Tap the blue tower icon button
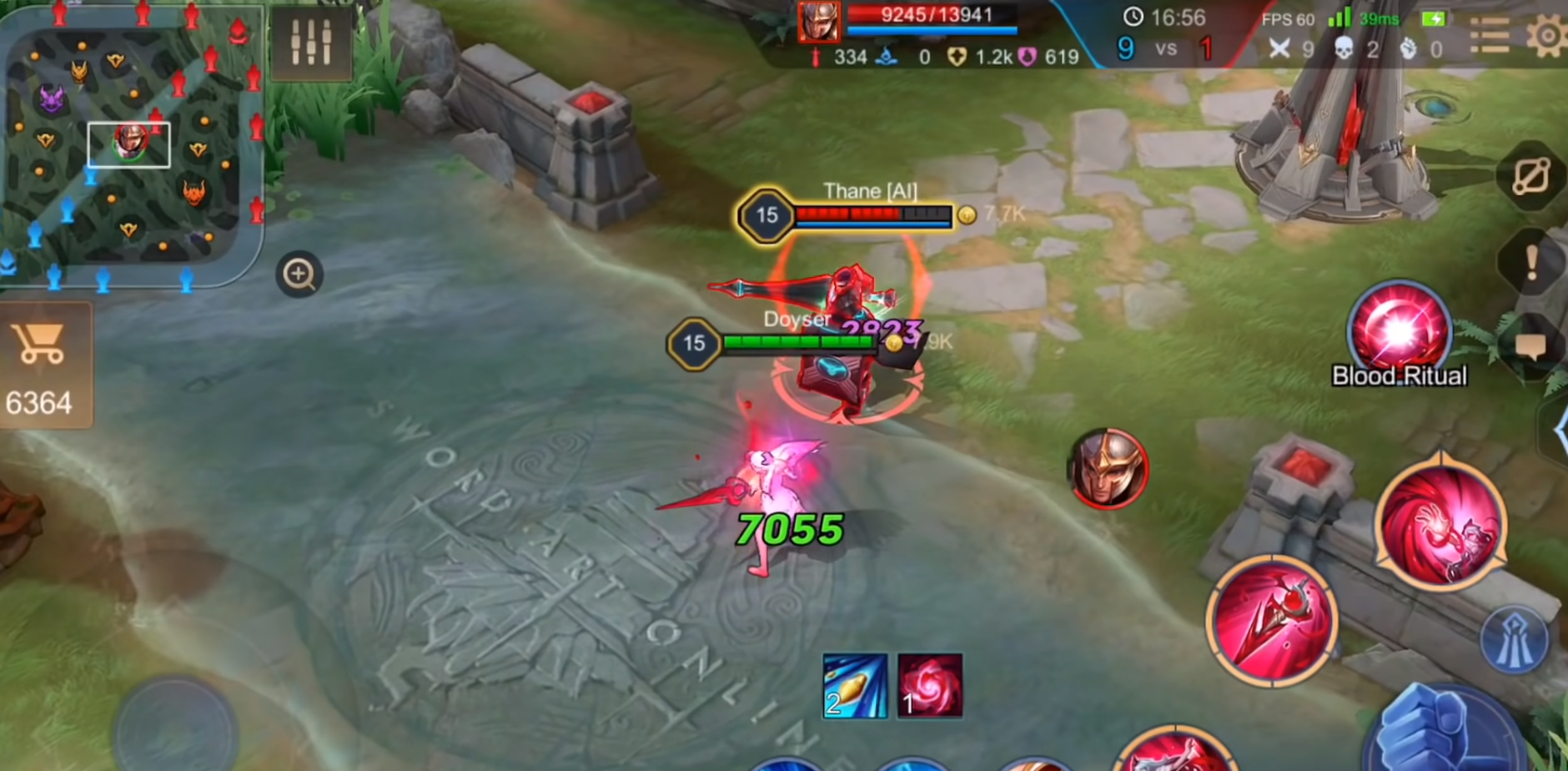The width and height of the screenshot is (1568, 771). click(1514, 641)
